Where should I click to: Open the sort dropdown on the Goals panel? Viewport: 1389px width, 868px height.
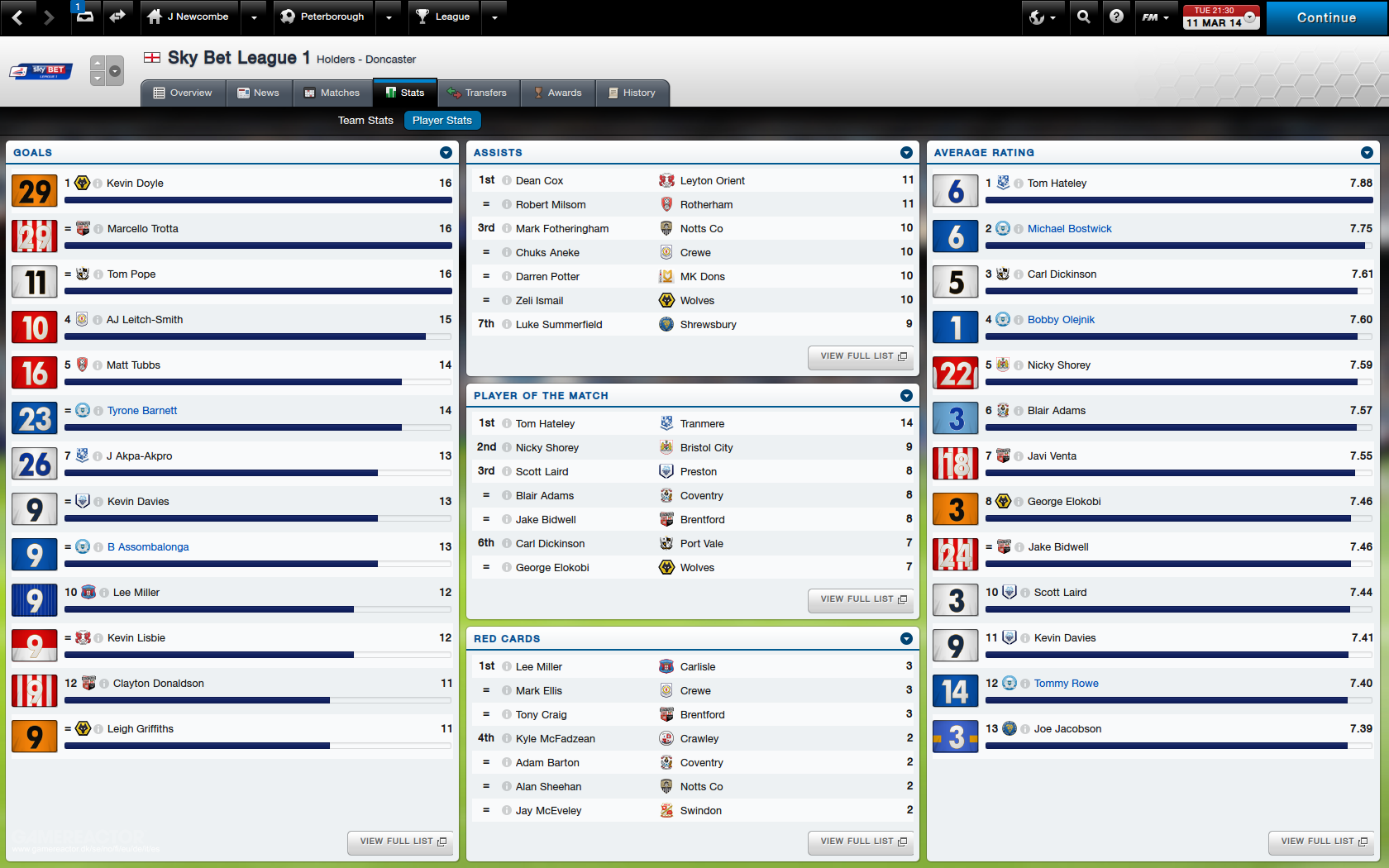click(x=446, y=152)
